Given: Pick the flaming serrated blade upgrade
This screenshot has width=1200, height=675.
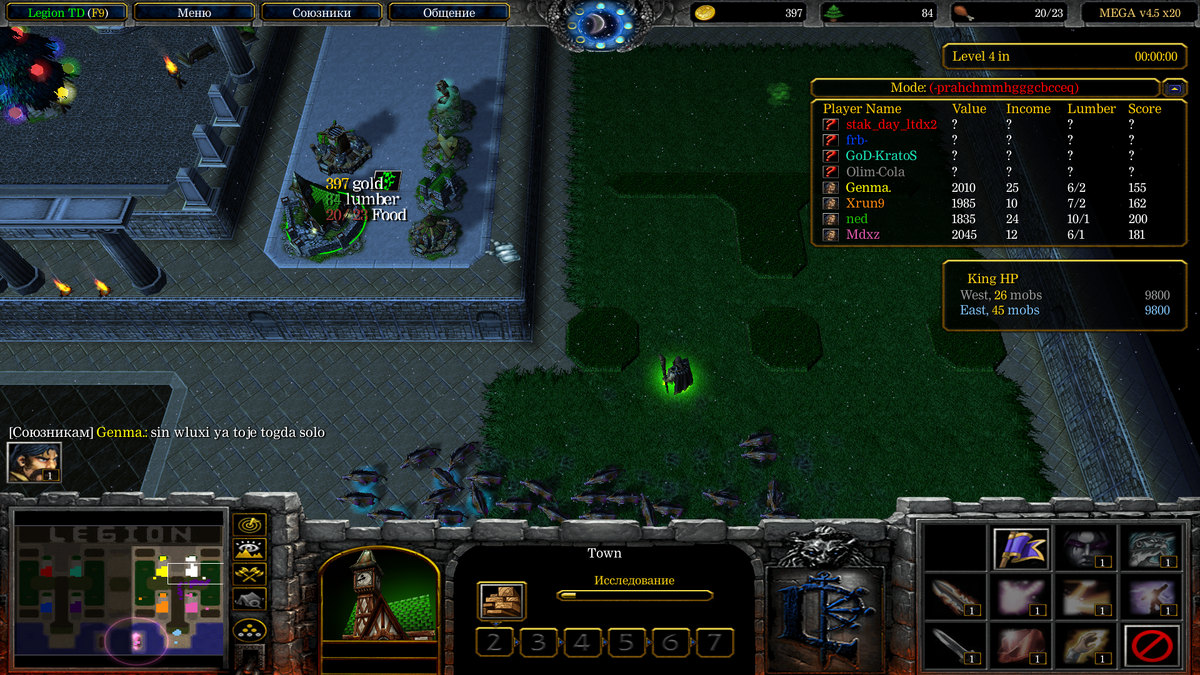Looking at the screenshot, I should [955, 597].
